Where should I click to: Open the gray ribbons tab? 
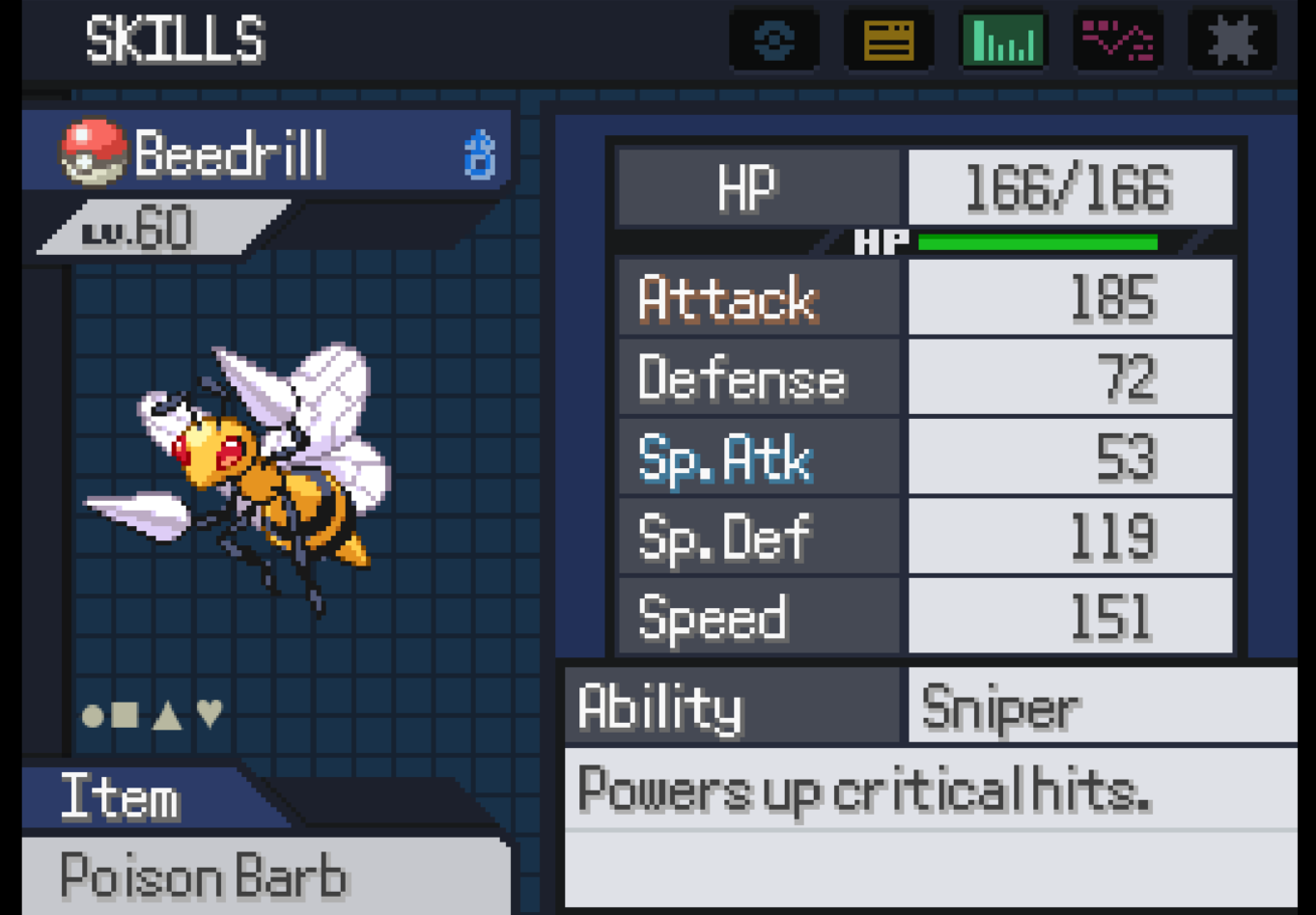coord(1232,41)
